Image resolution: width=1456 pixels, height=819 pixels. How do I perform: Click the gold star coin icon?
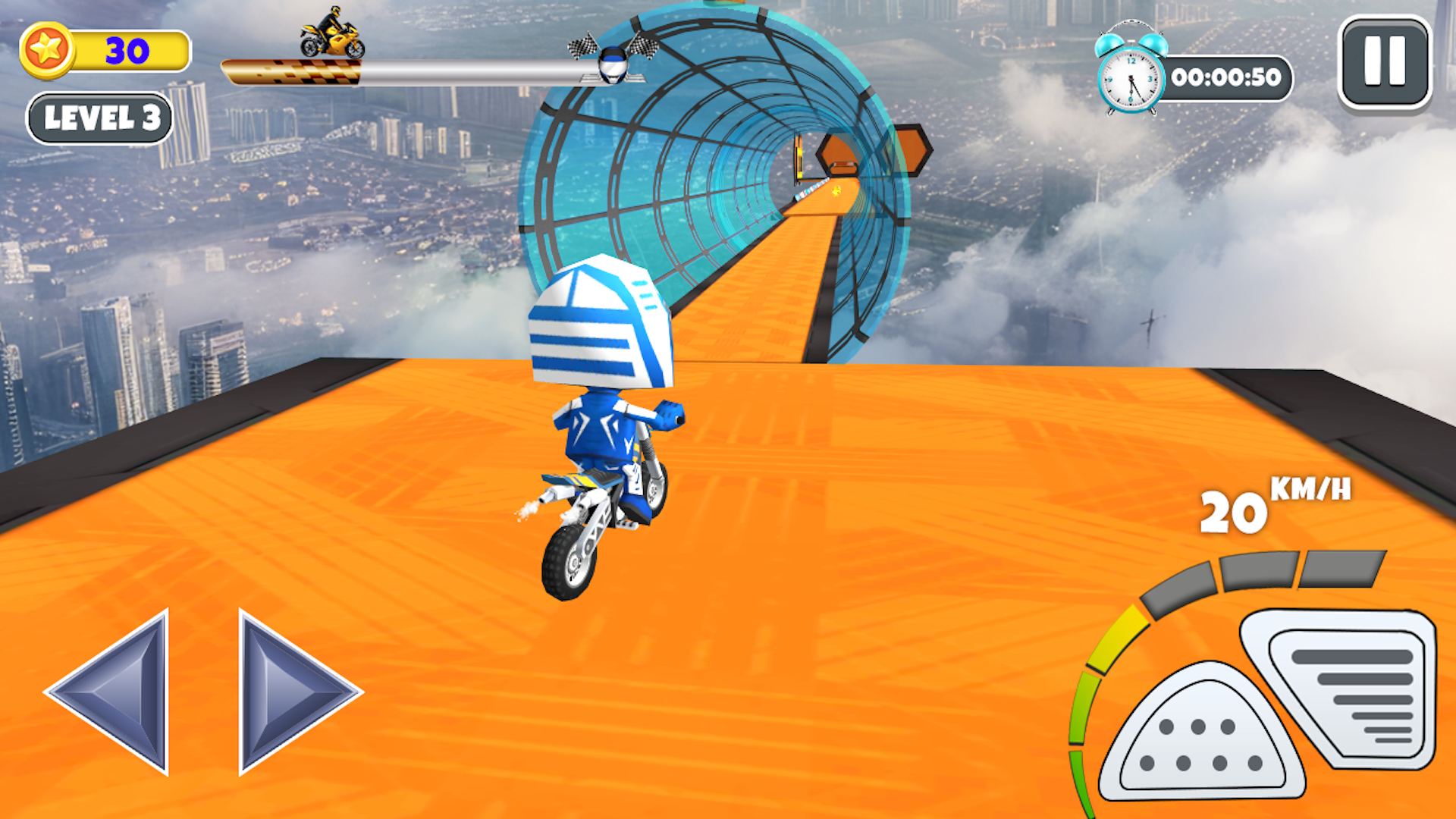pyautogui.click(x=47, y=48)
